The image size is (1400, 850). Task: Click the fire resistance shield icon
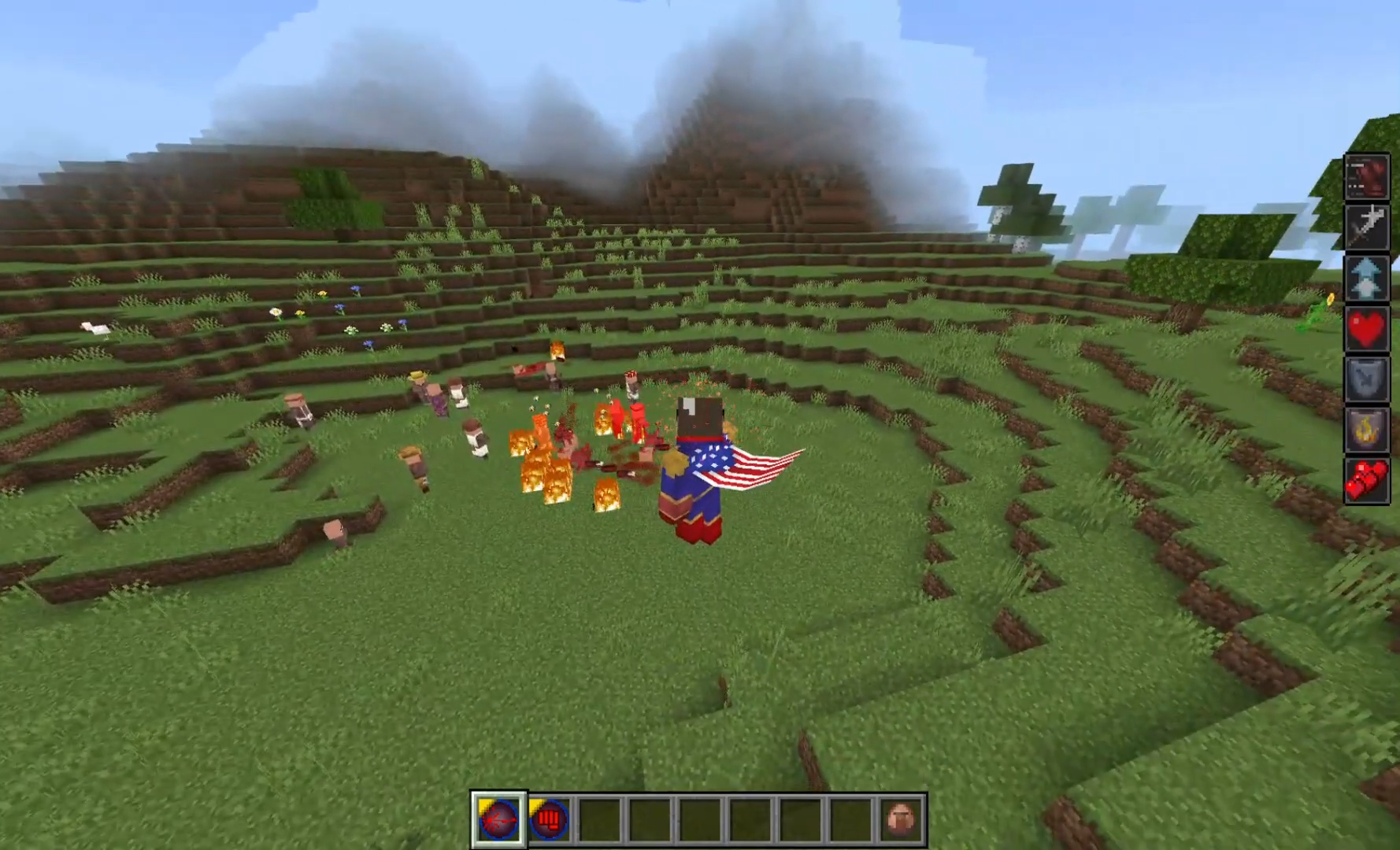click(1366, 429)
